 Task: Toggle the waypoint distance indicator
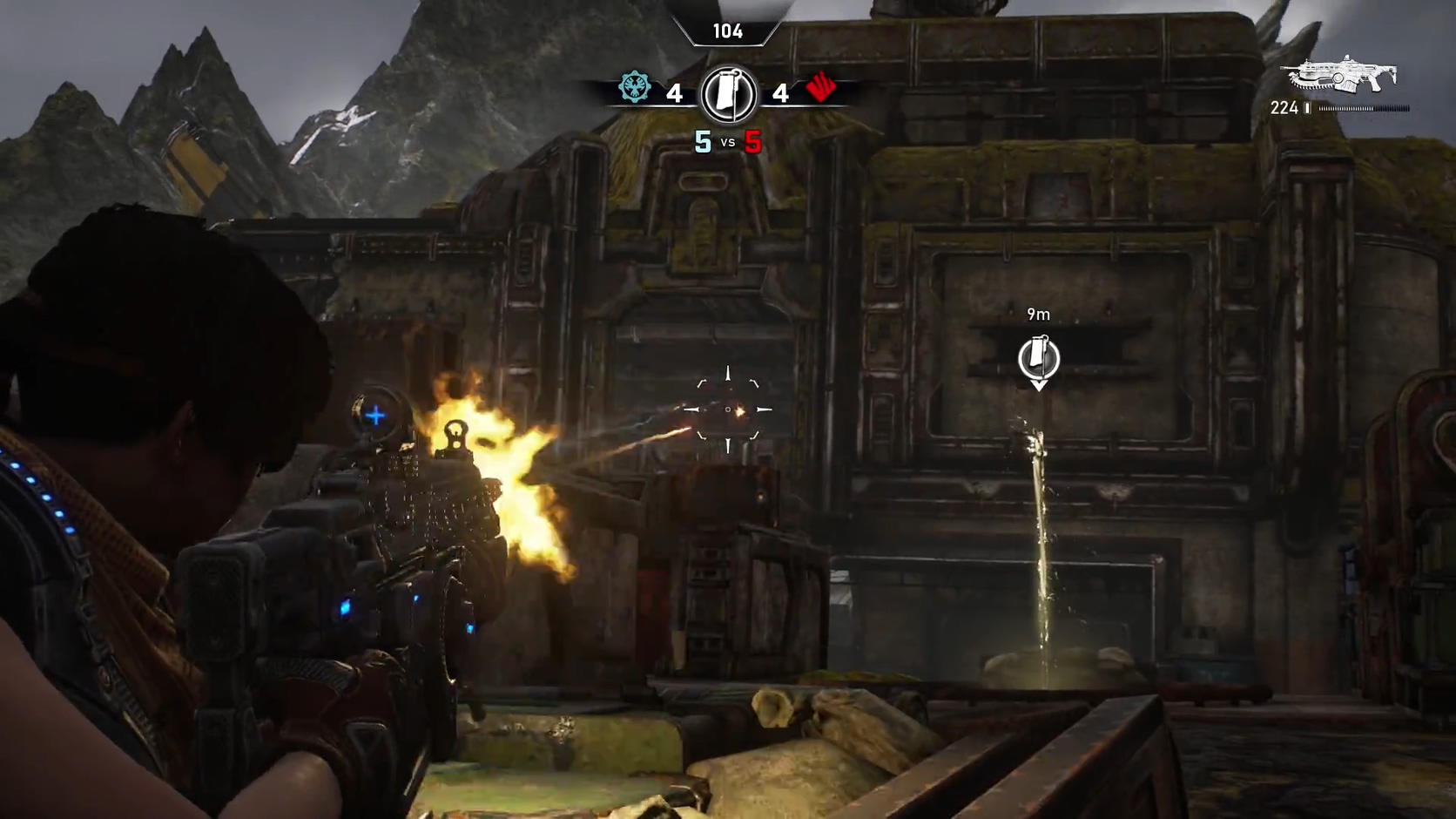[1037, 315]
